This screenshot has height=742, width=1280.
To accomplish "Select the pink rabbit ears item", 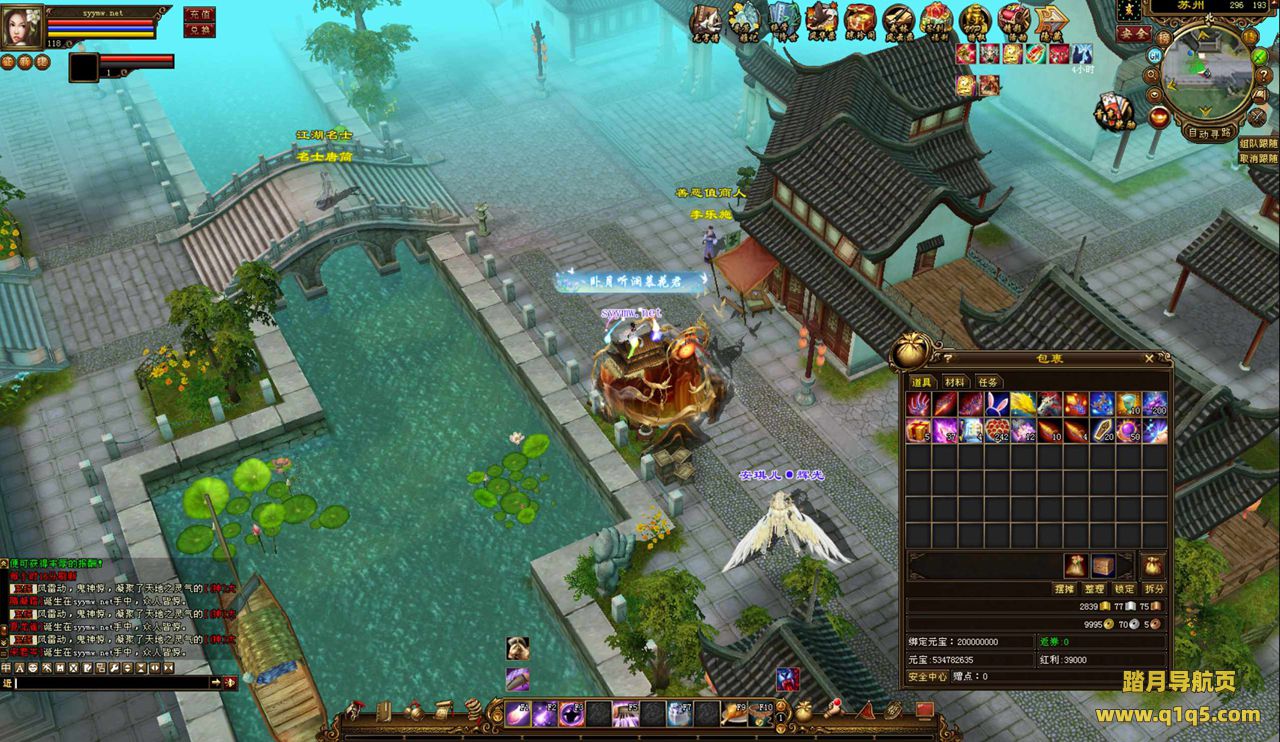I will pyautogui.click(x=996, y=404).
